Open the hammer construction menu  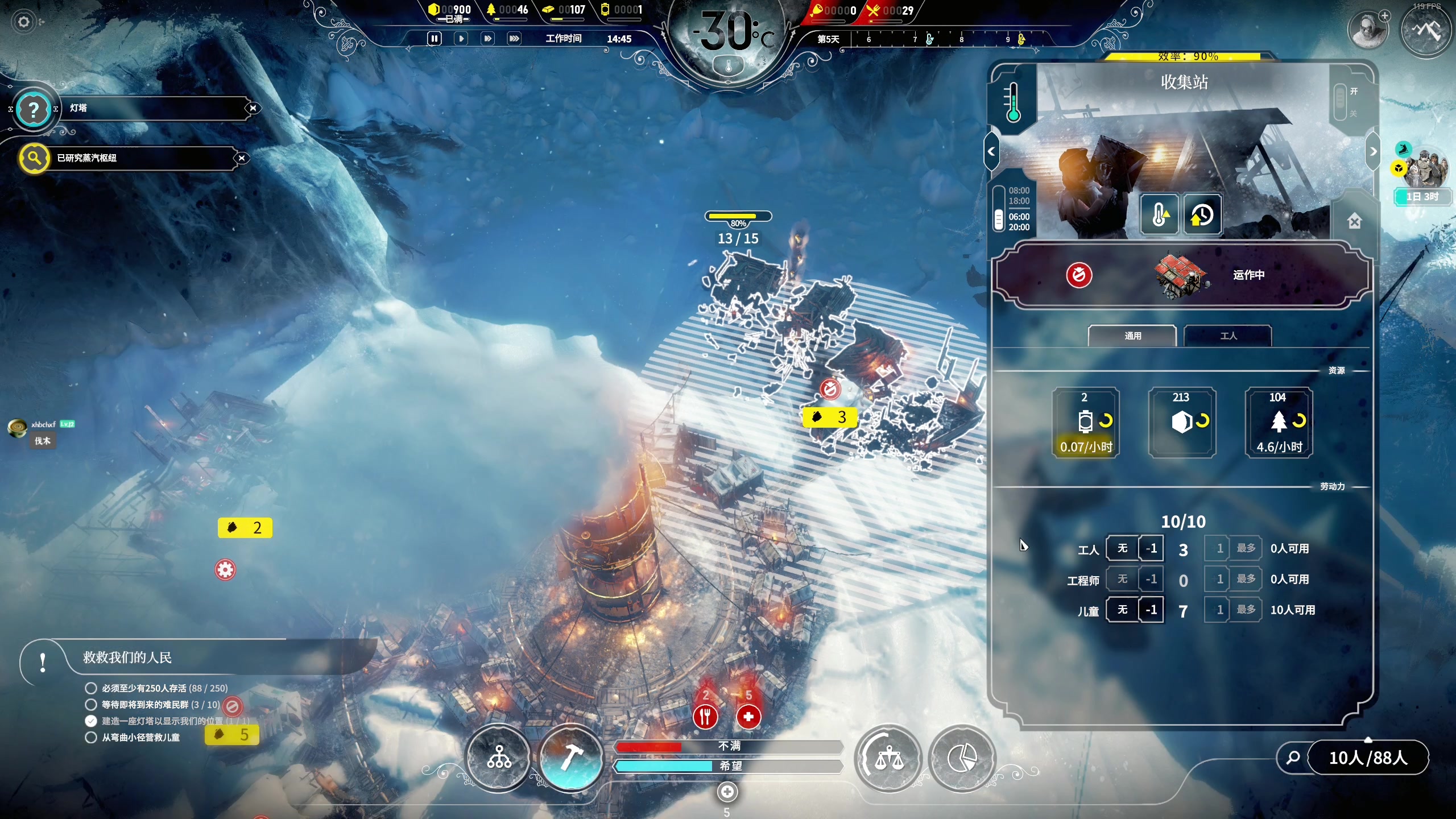(570, 758)
